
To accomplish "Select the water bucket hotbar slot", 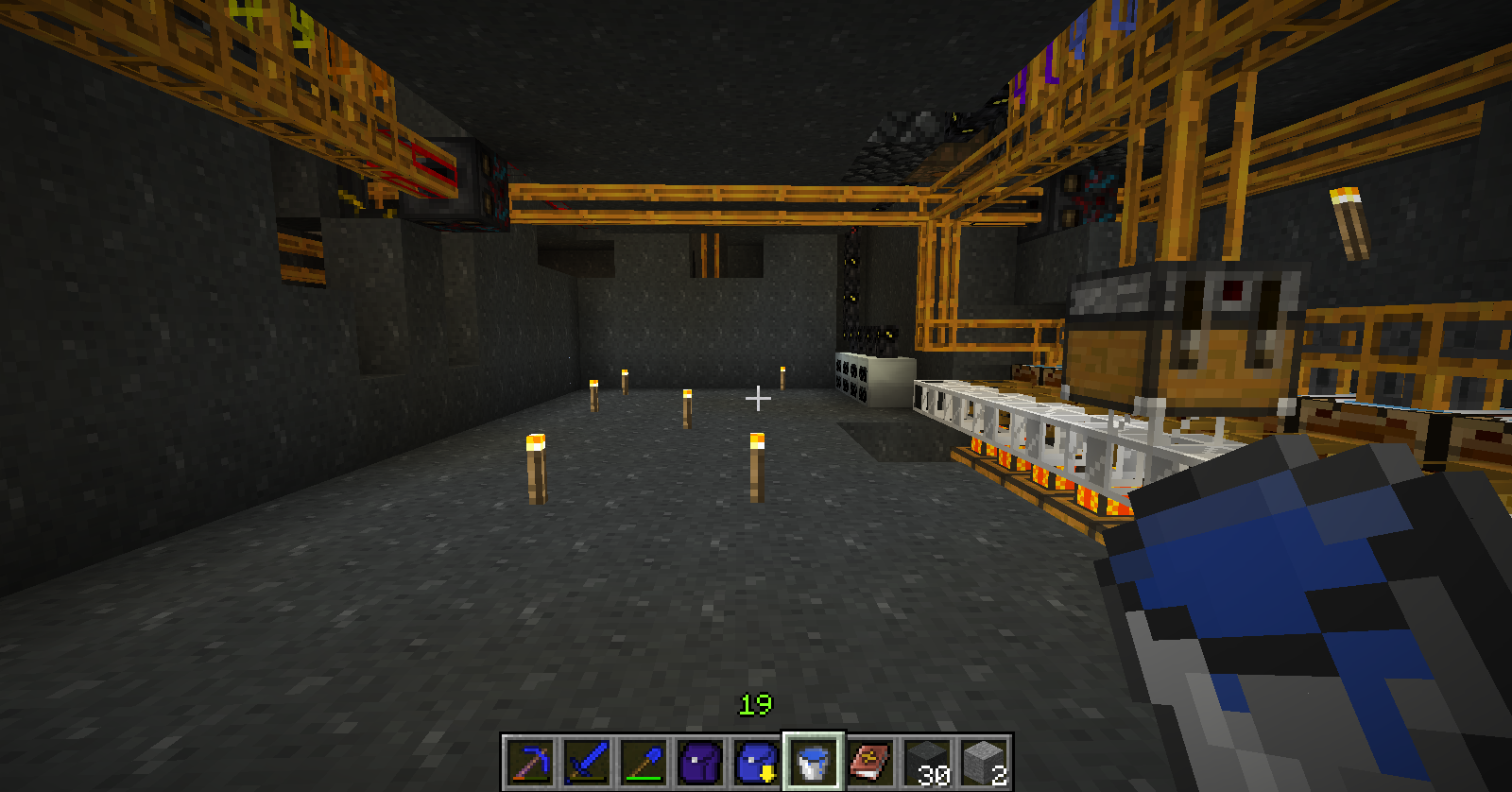I will coord(813,762).
